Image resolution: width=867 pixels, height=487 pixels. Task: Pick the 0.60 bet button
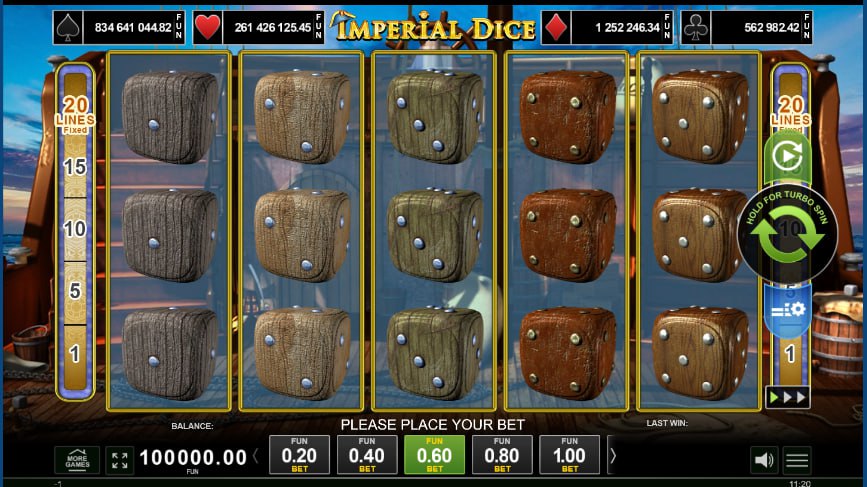[434, 455]
